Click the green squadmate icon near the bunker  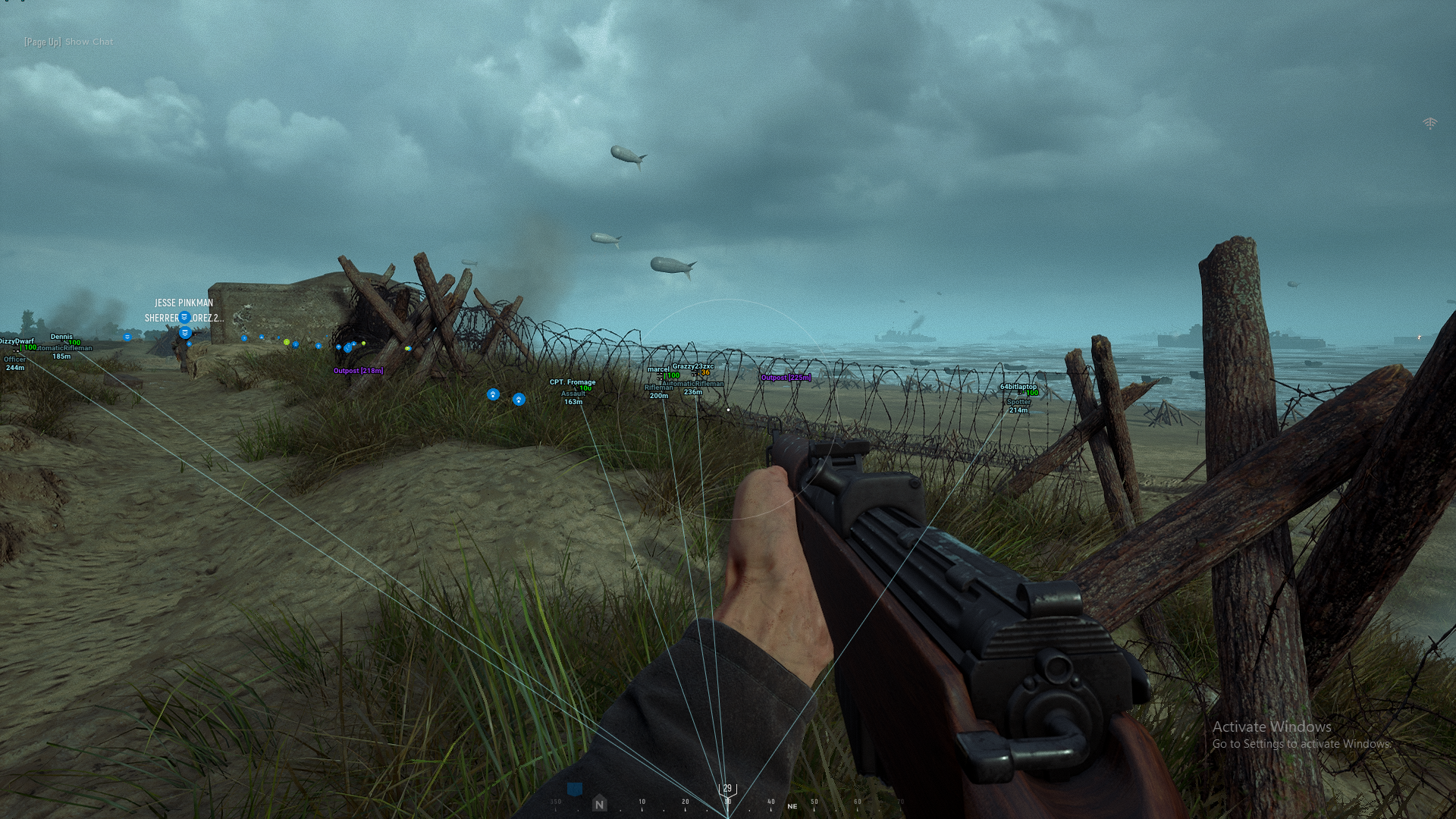coord(286,342)
